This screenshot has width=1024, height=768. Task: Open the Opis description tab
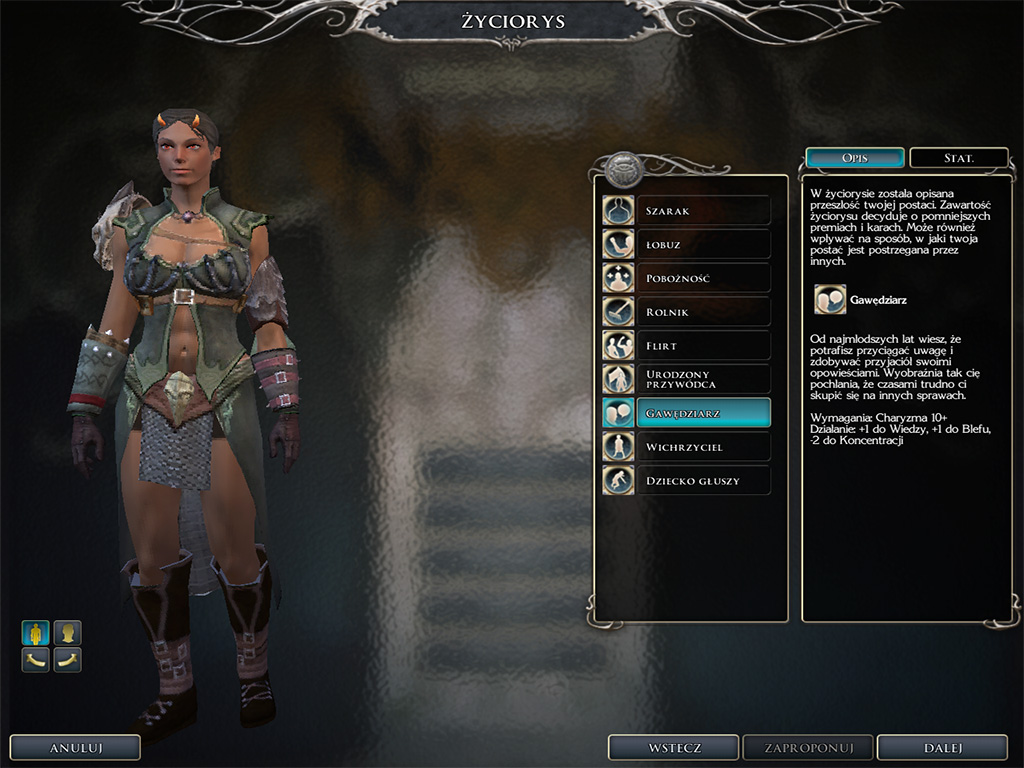pyautogui.click(x=855, y=158)
